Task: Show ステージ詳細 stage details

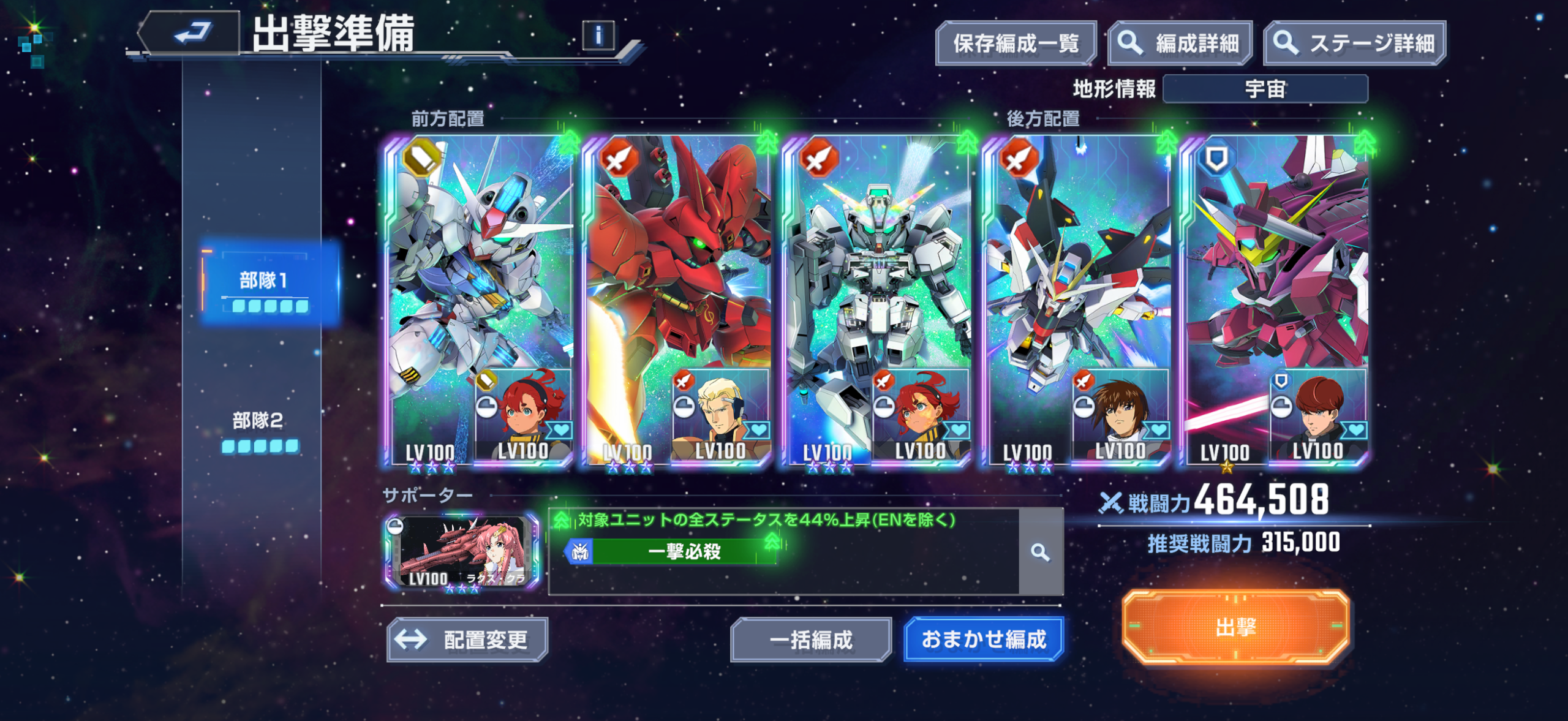Action: click(x=1354, y=43)
